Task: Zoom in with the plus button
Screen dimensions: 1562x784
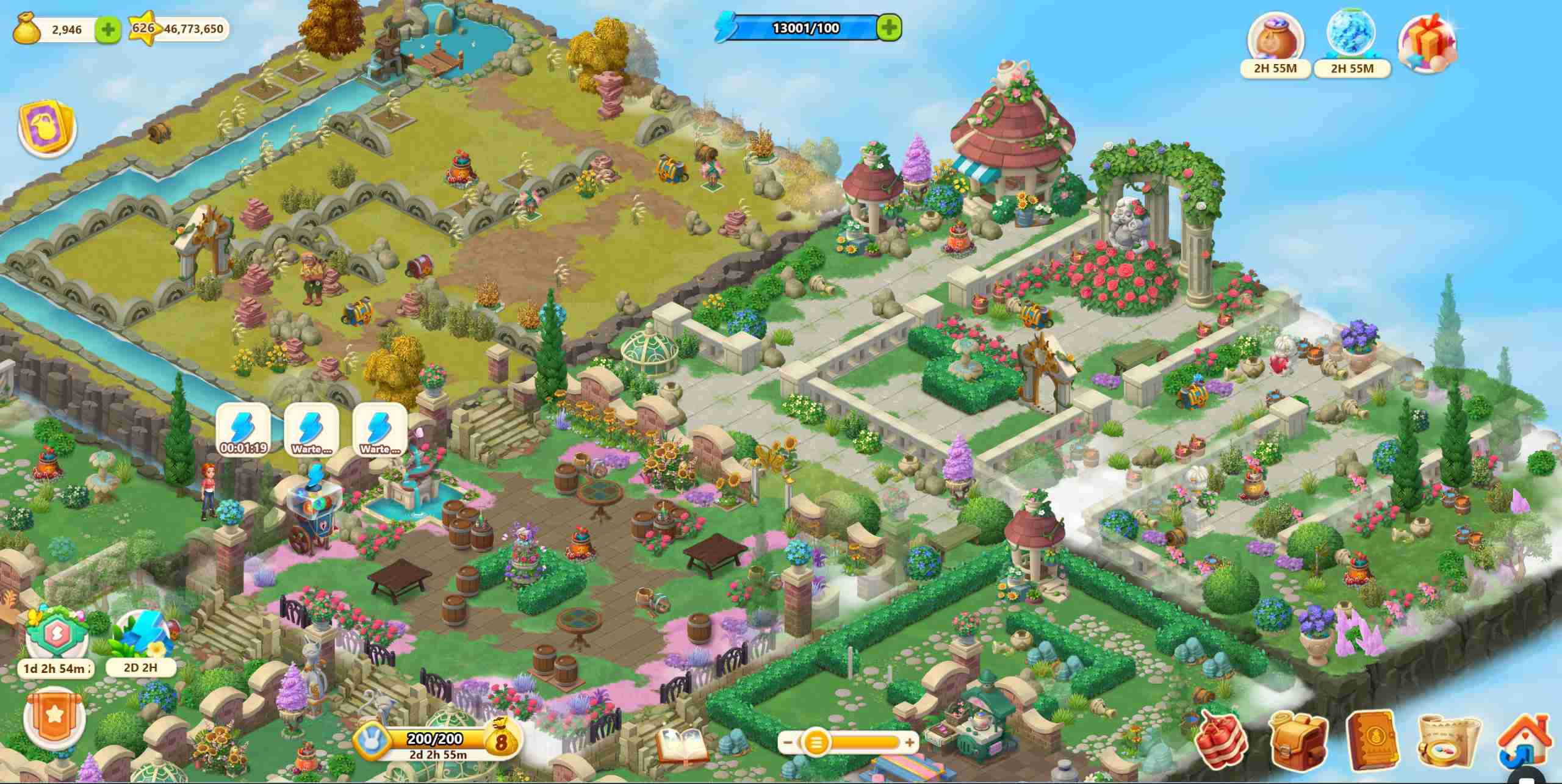Action: click(909, 743)
